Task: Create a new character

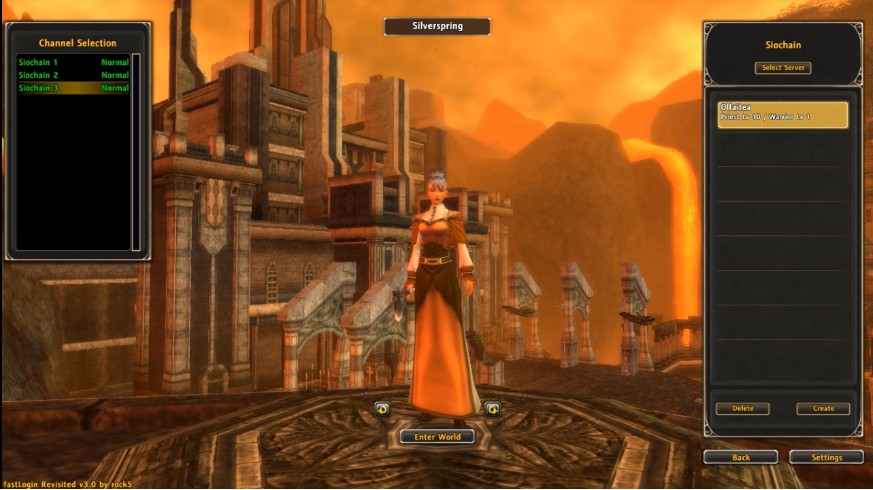Action: pos(822,408)
